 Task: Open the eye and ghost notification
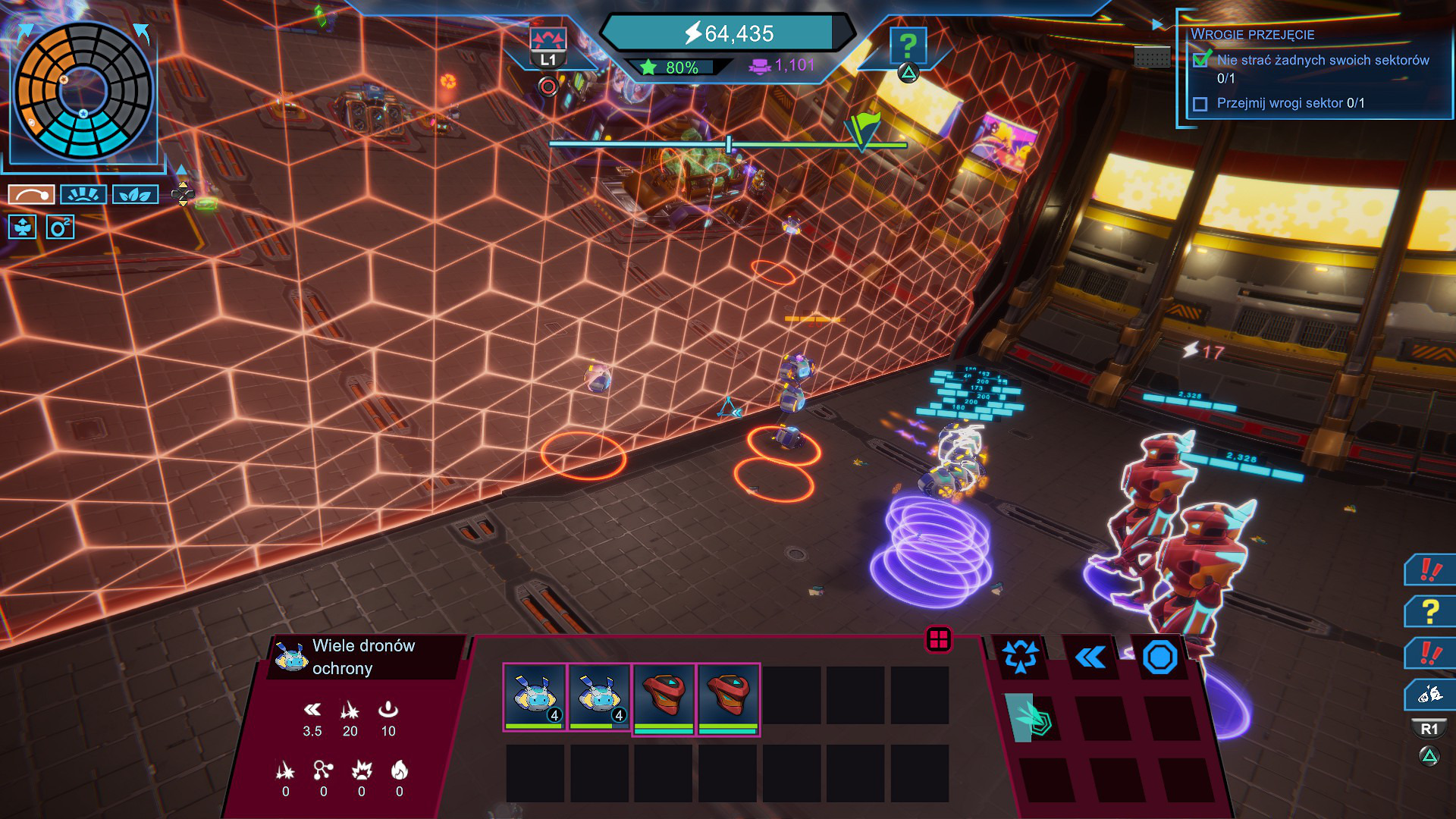tap(1430, 693)
